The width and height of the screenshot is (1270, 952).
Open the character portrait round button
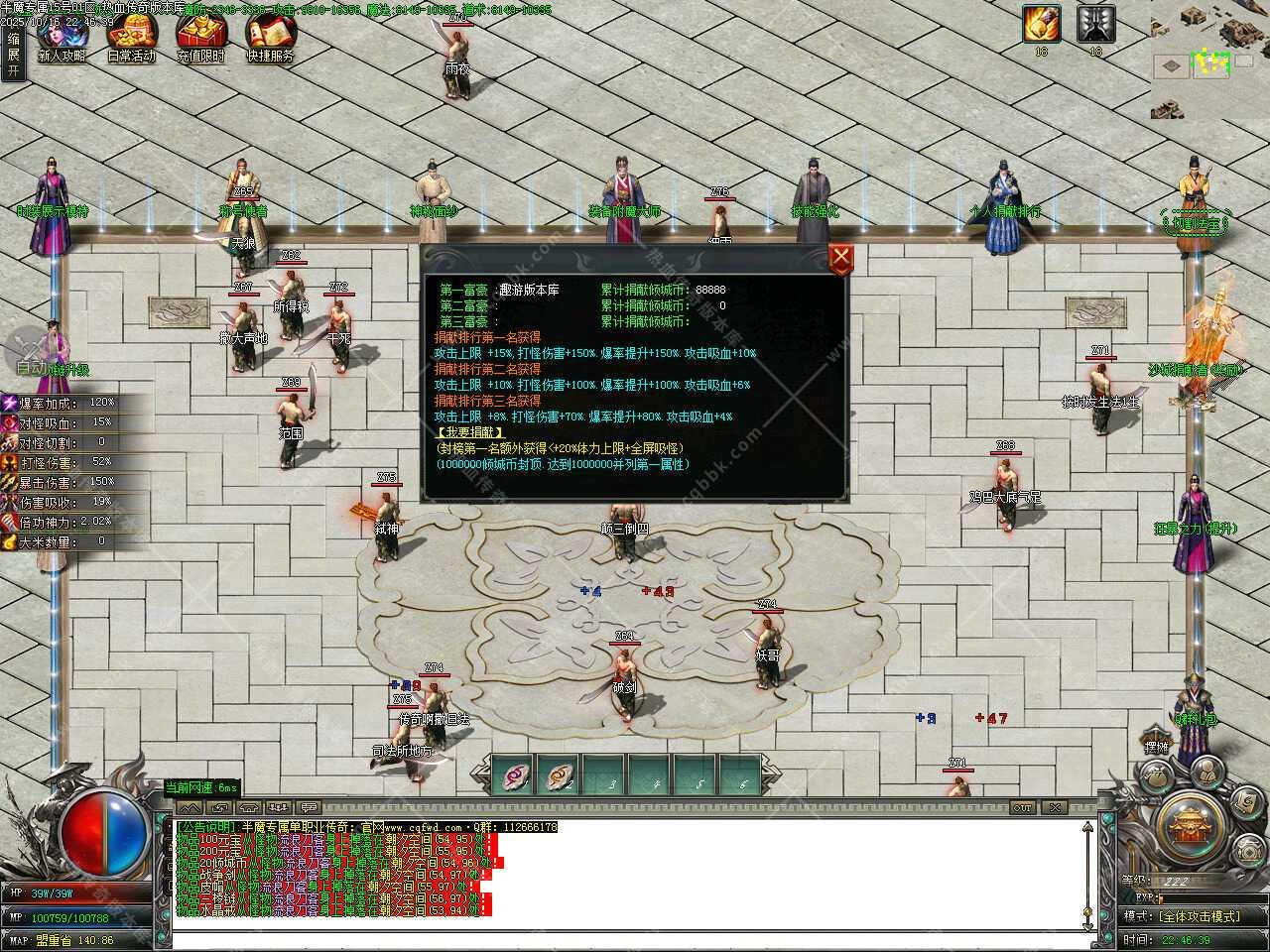point(1206,770)
